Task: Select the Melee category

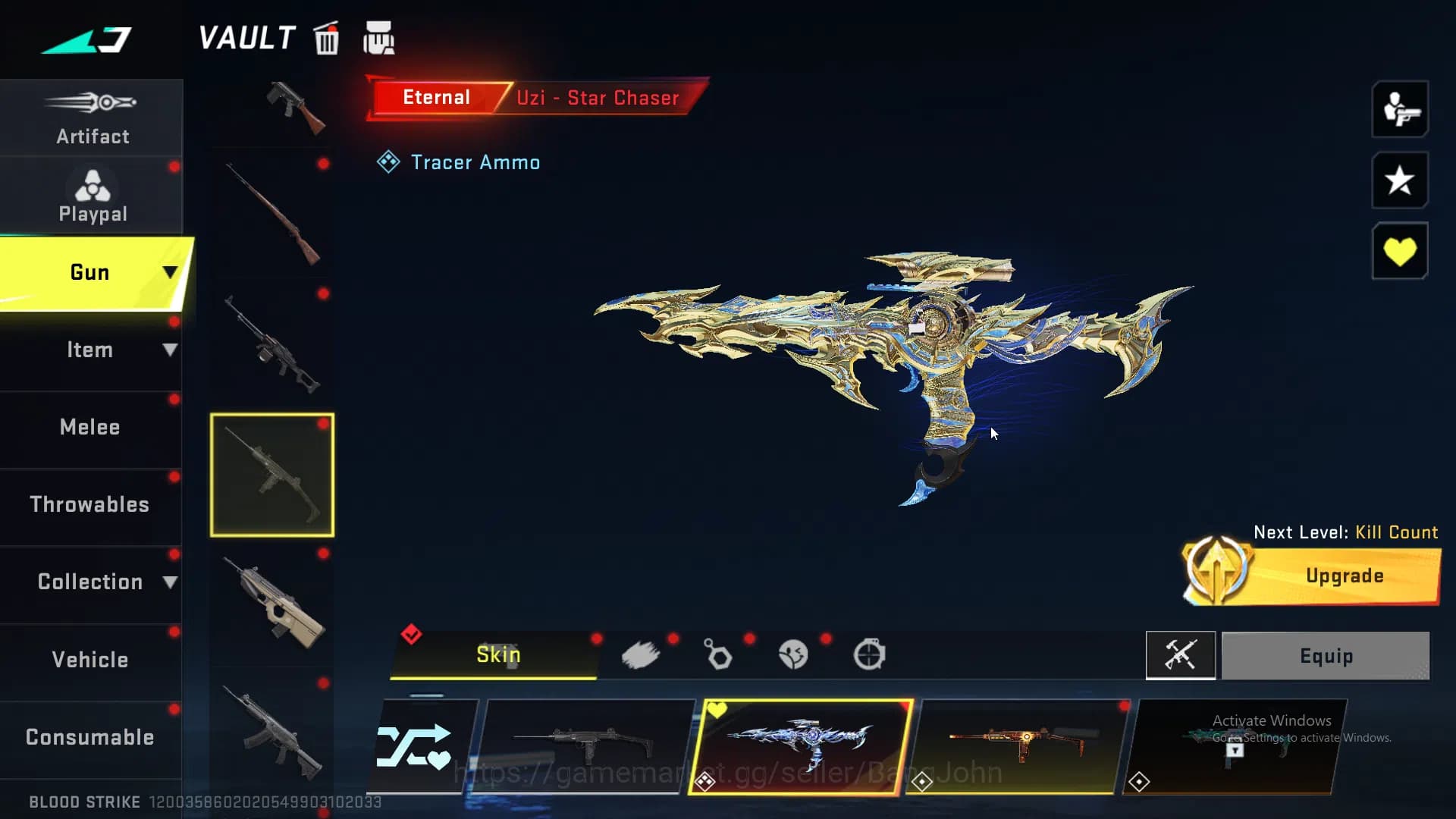Action: click(x=89, y=427)
